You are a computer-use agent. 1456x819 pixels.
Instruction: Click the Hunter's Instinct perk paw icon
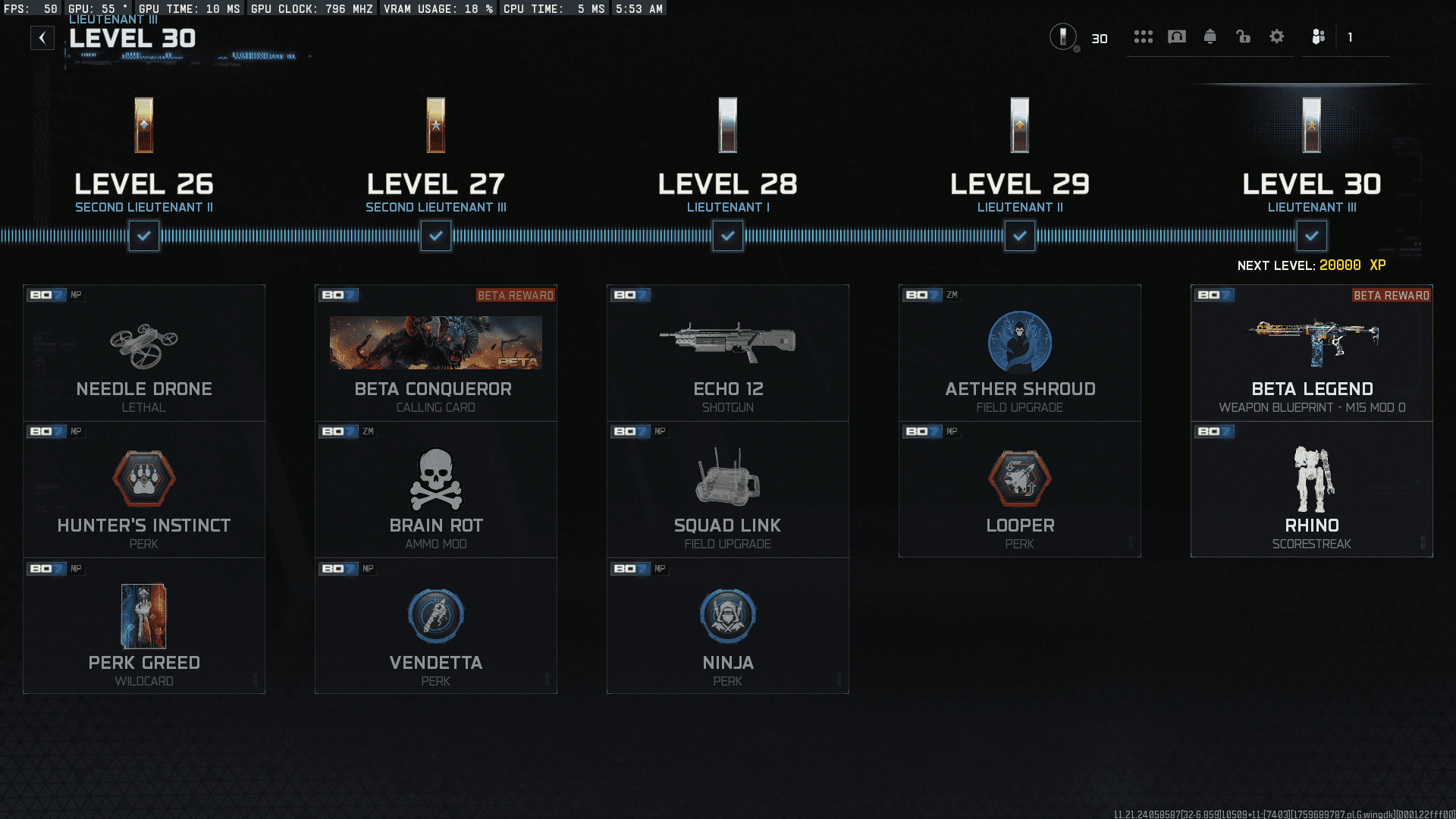[x=143, y=479]
